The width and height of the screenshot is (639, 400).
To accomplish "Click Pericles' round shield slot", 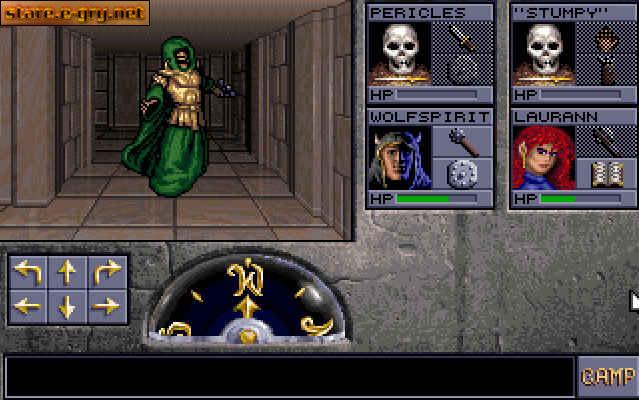I will (462, 70).
